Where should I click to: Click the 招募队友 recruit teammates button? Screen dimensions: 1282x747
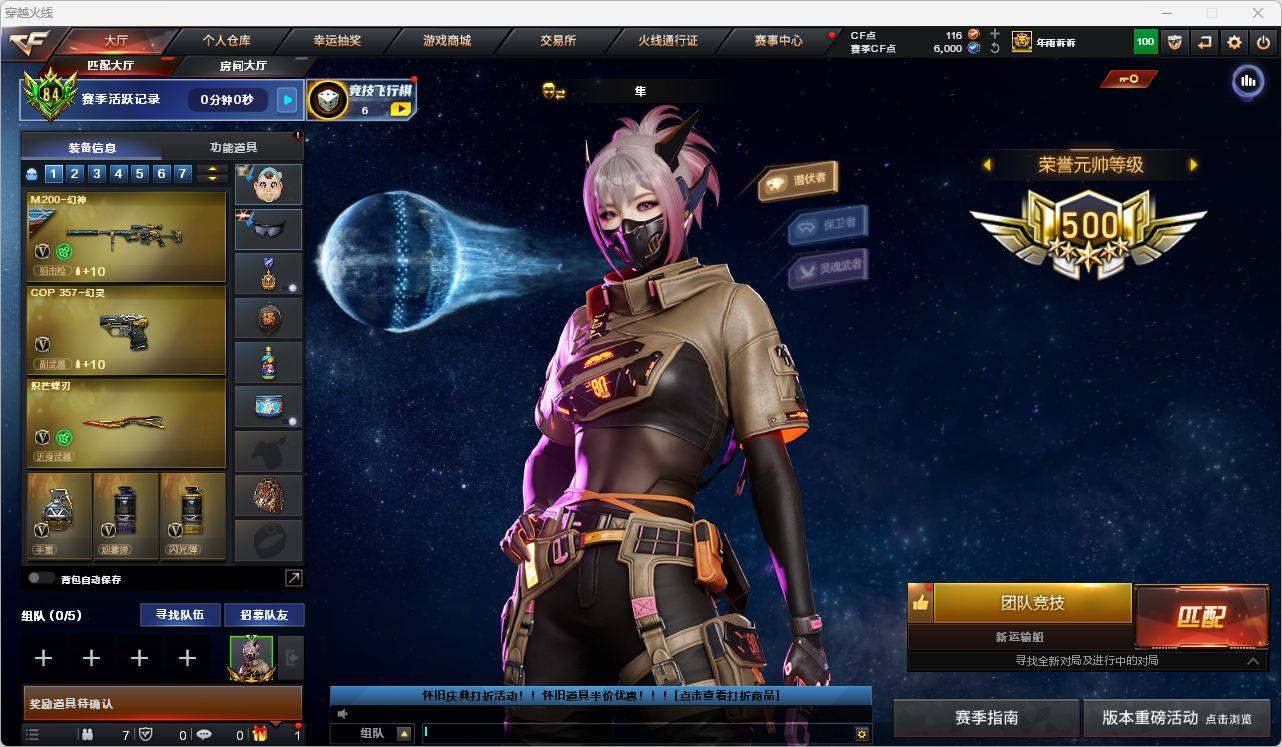point(263,615)
